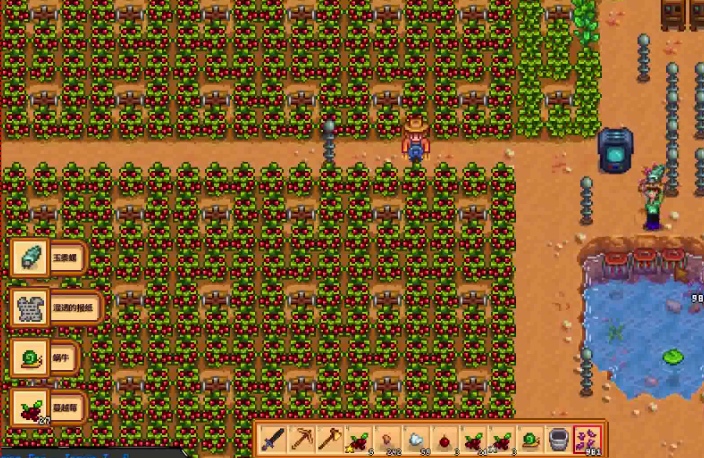Viewport: 704px width, 458px height.
Task: Equip the pickaxe from the hotbar
Action: tap(301, 439)
